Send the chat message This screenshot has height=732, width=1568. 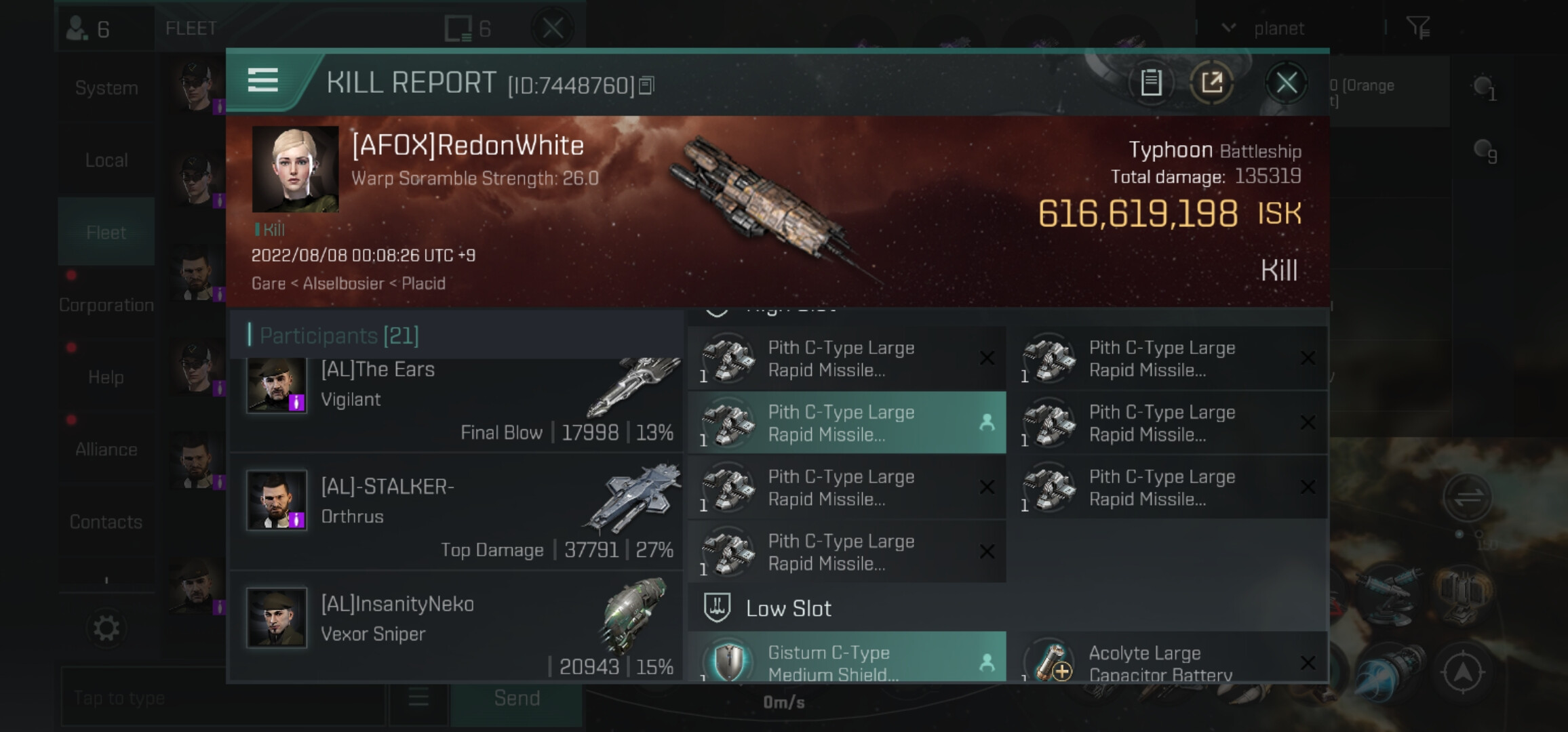(x=517, y=698)
